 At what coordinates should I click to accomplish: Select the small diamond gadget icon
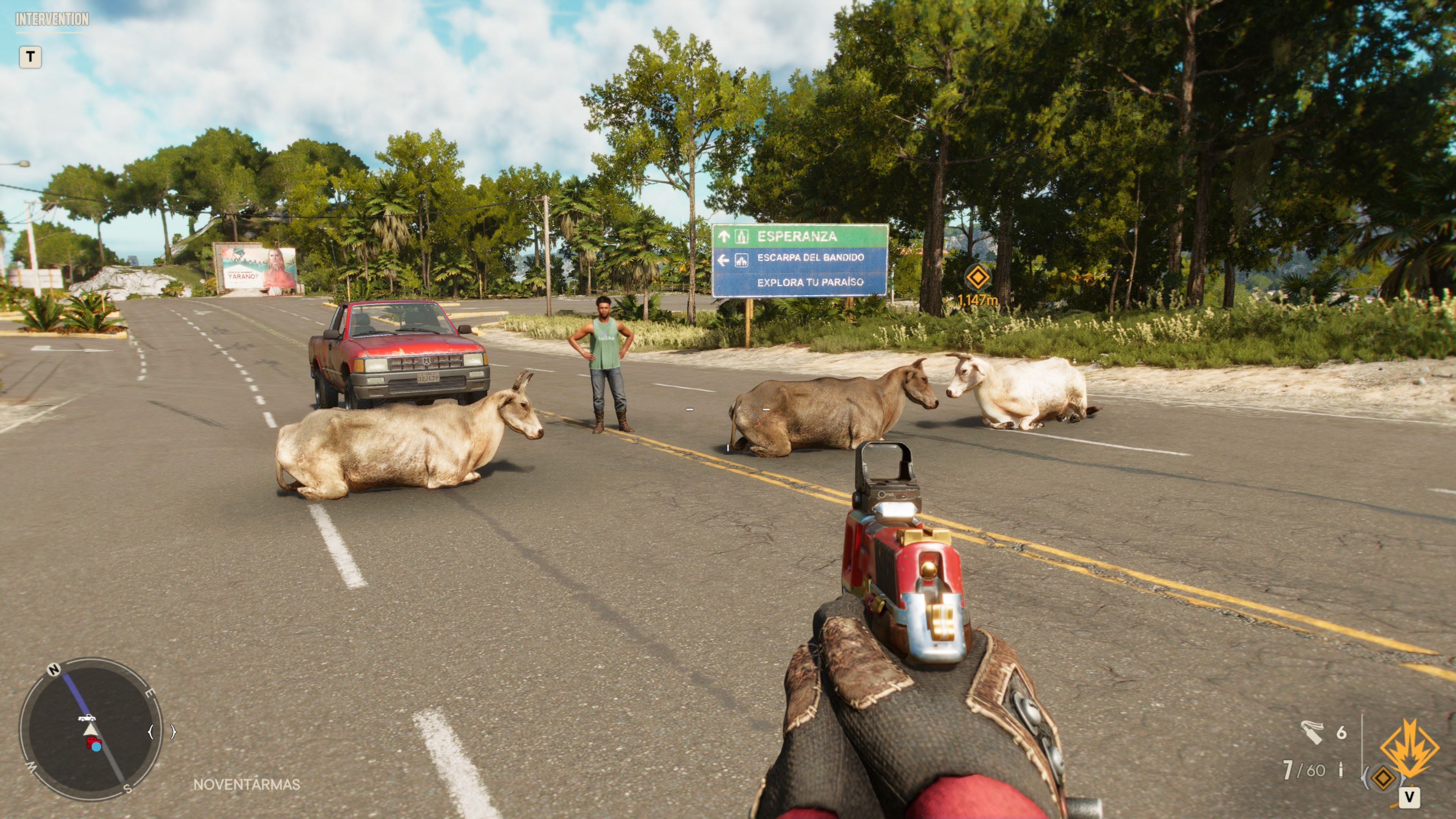click(1383, 778)
